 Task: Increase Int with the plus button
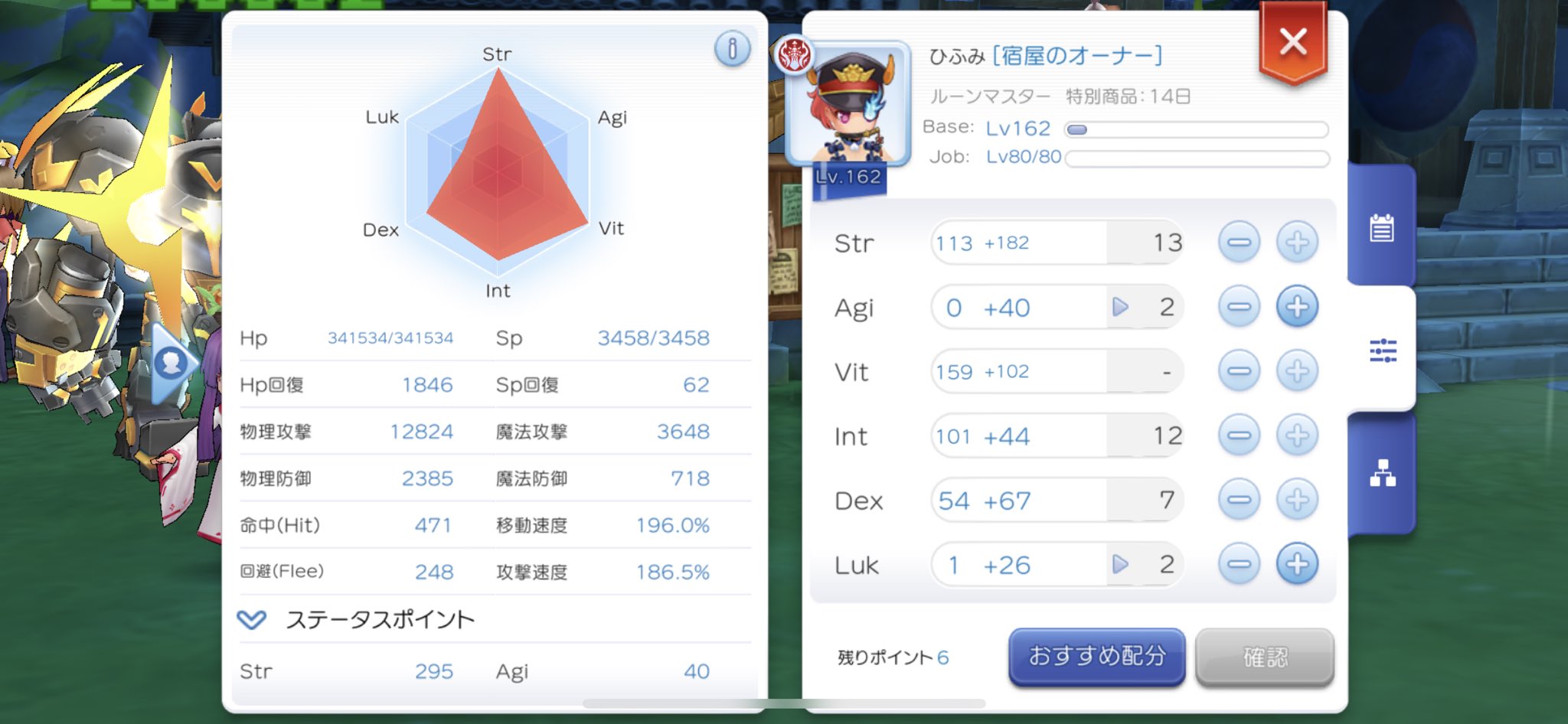coord(1297,435)
